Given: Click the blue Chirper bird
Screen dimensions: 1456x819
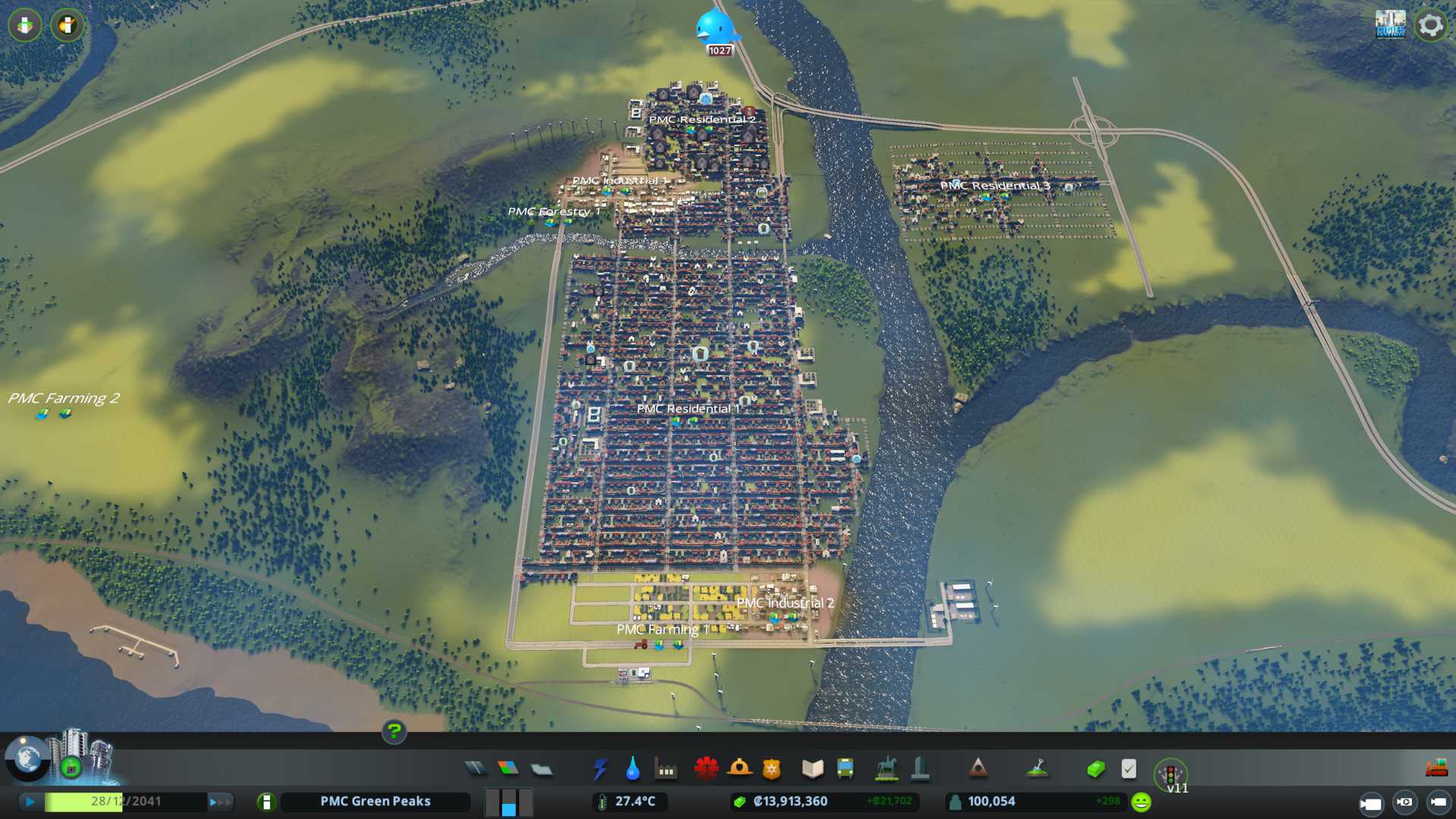Looking at the screenshot, I should click(x=715, y=28).
